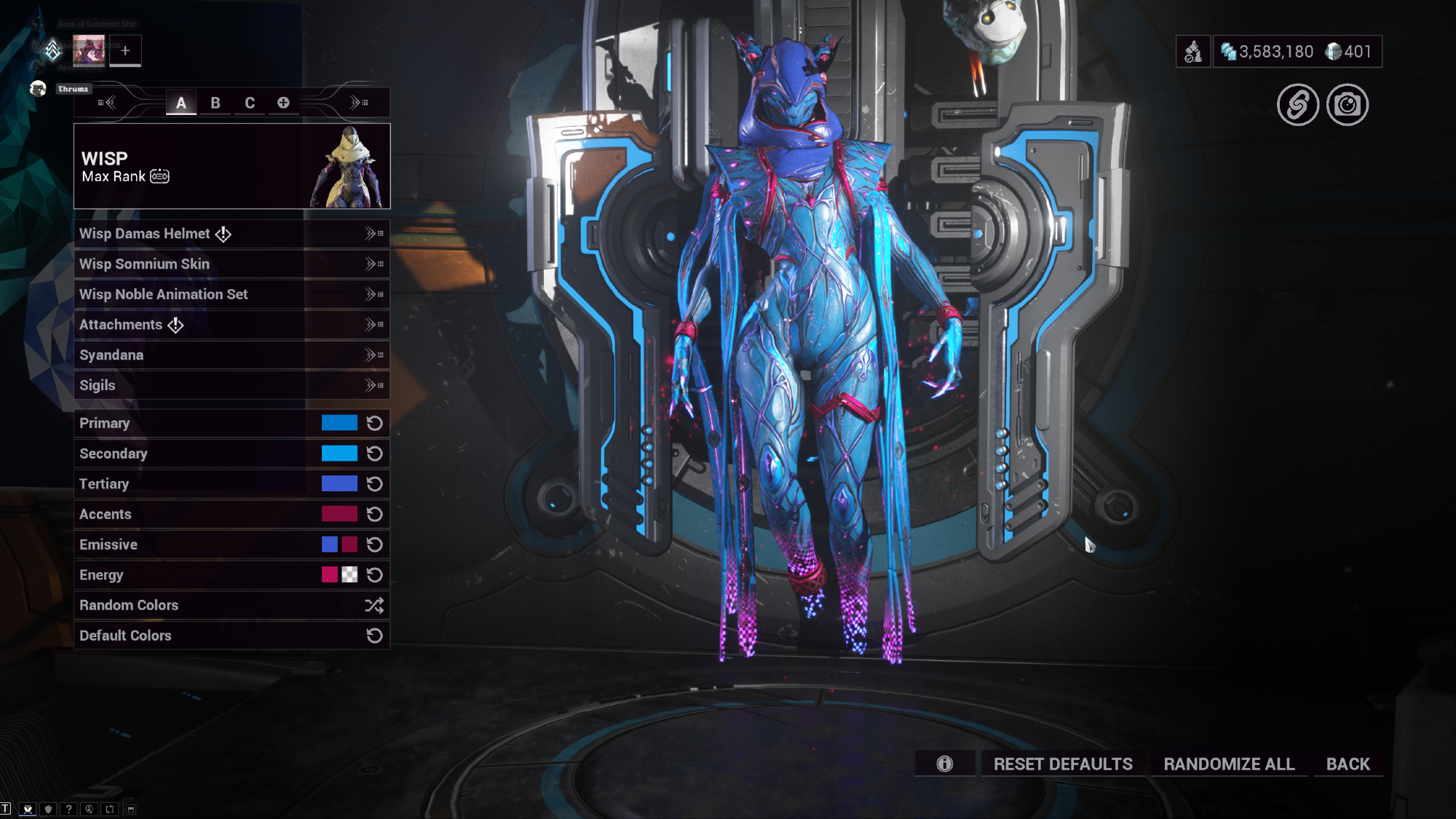1456x819 pixels.
Task: Open the Wisp Damas Helmet selection
Action: [231, 234]
